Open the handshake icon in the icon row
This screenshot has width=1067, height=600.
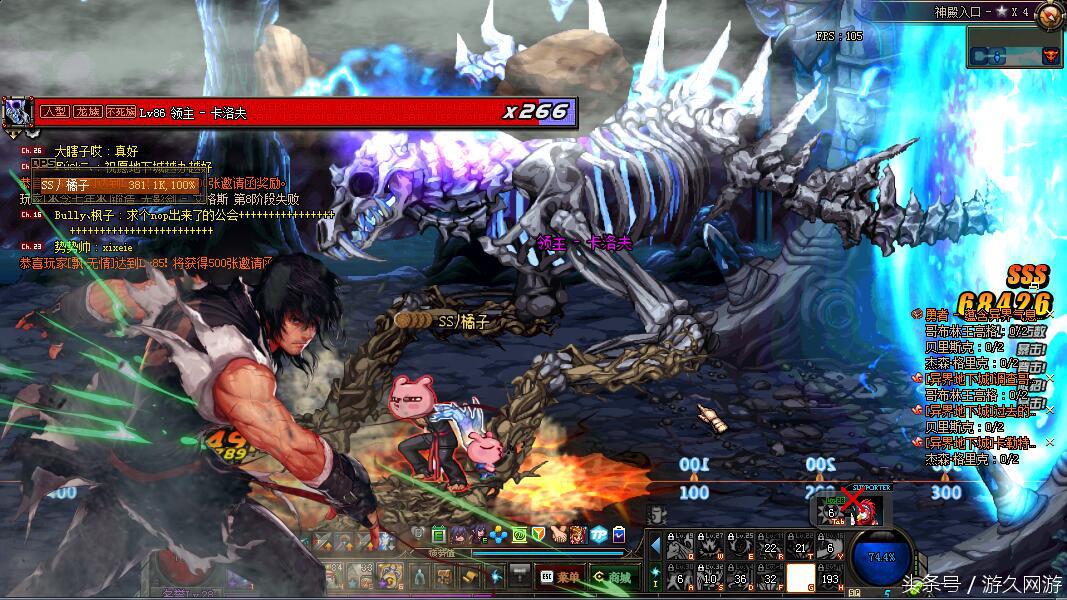[x=559, y=535]
